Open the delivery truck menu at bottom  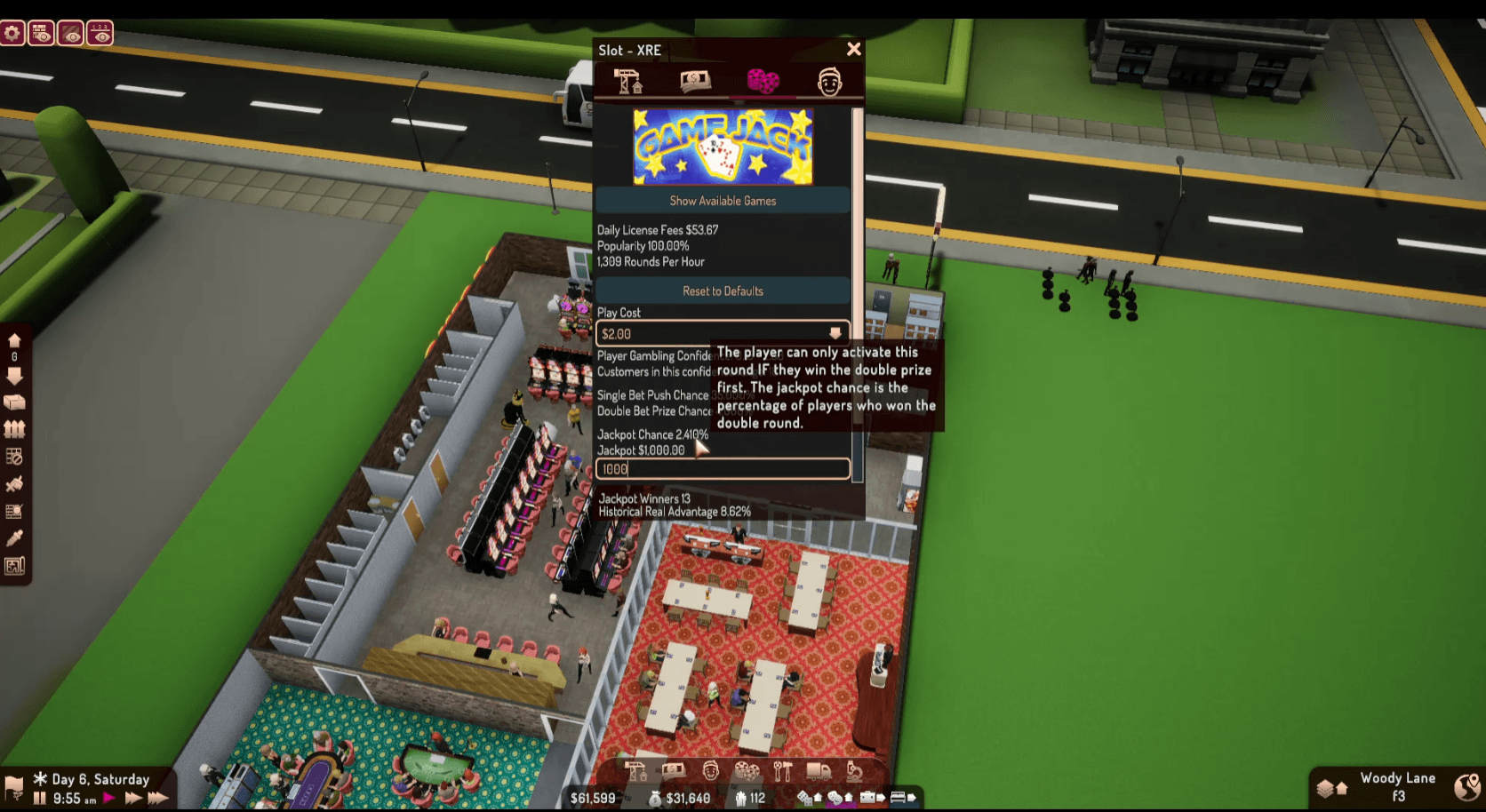click(x=817, y=772)
